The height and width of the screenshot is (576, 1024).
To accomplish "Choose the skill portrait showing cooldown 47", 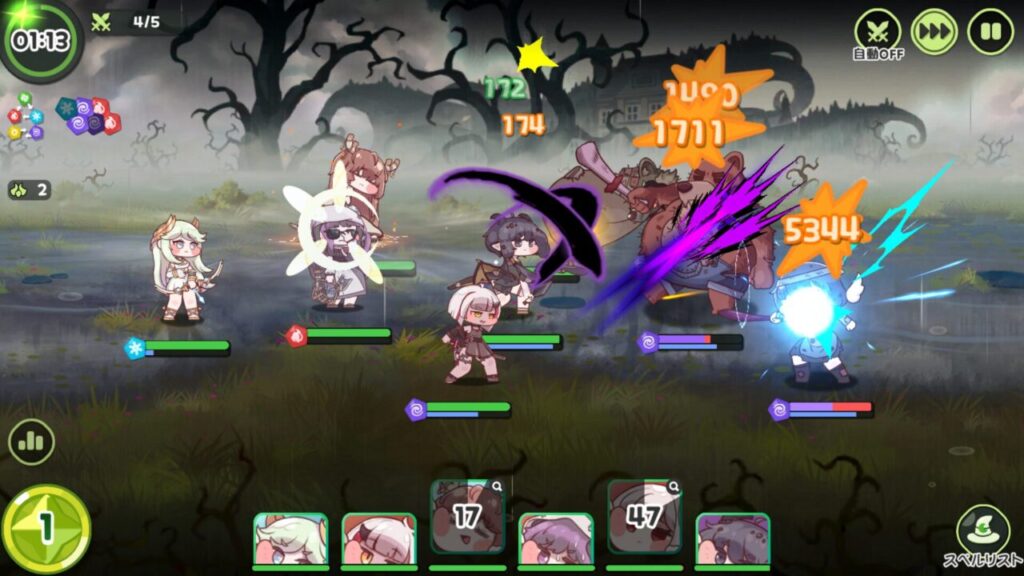I will coord(644,515).
